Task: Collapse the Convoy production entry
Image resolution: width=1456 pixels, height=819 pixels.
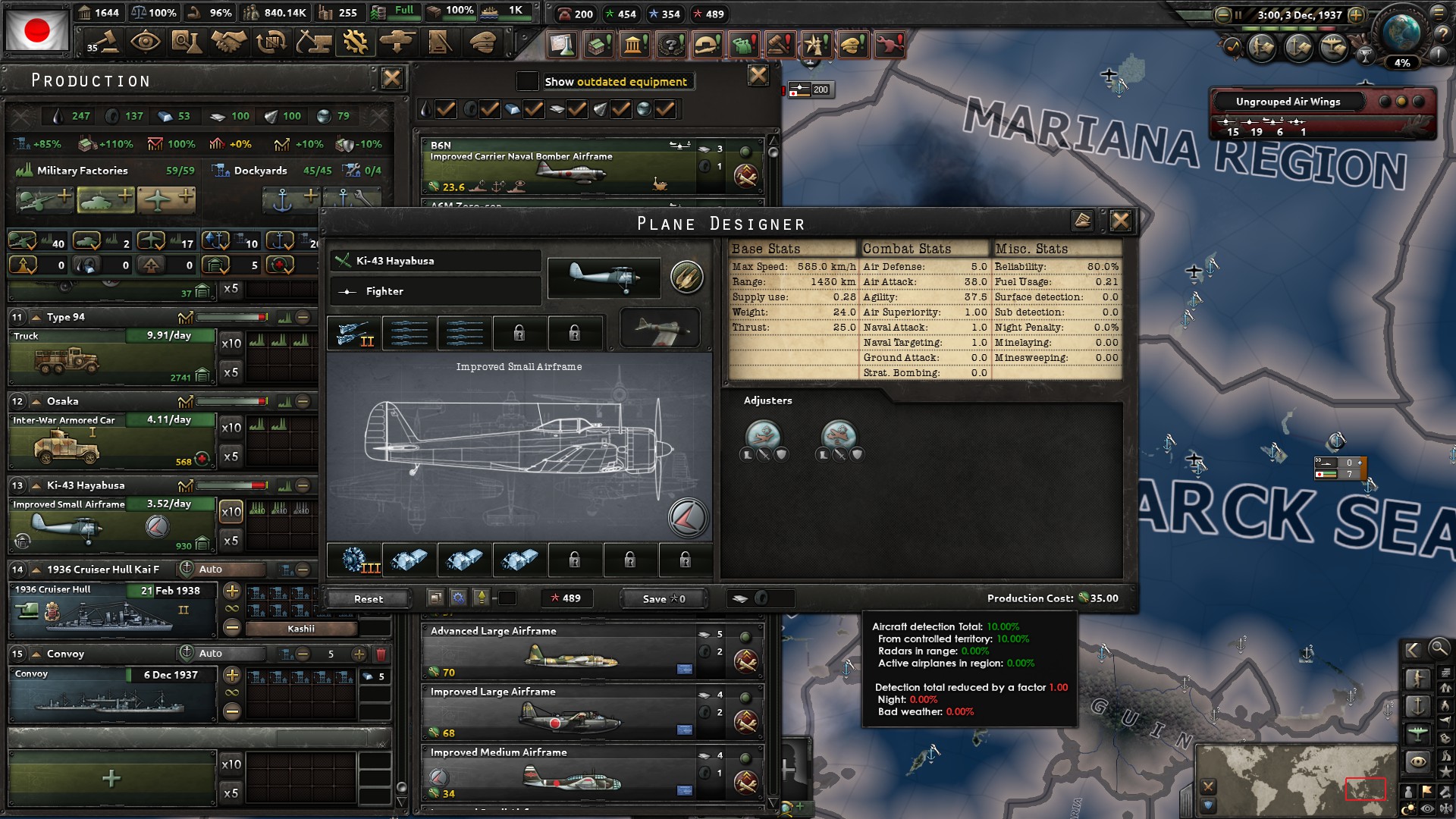Action: [x=37, y=653]
